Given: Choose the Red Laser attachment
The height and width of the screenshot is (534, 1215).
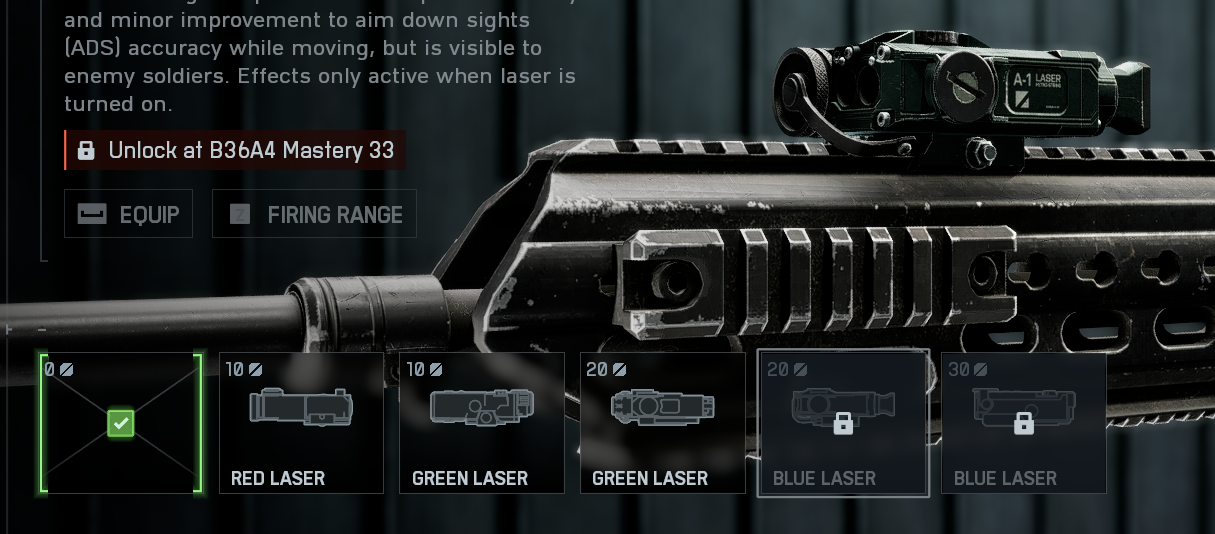Looking at the screenshot, I should point(301,423).
